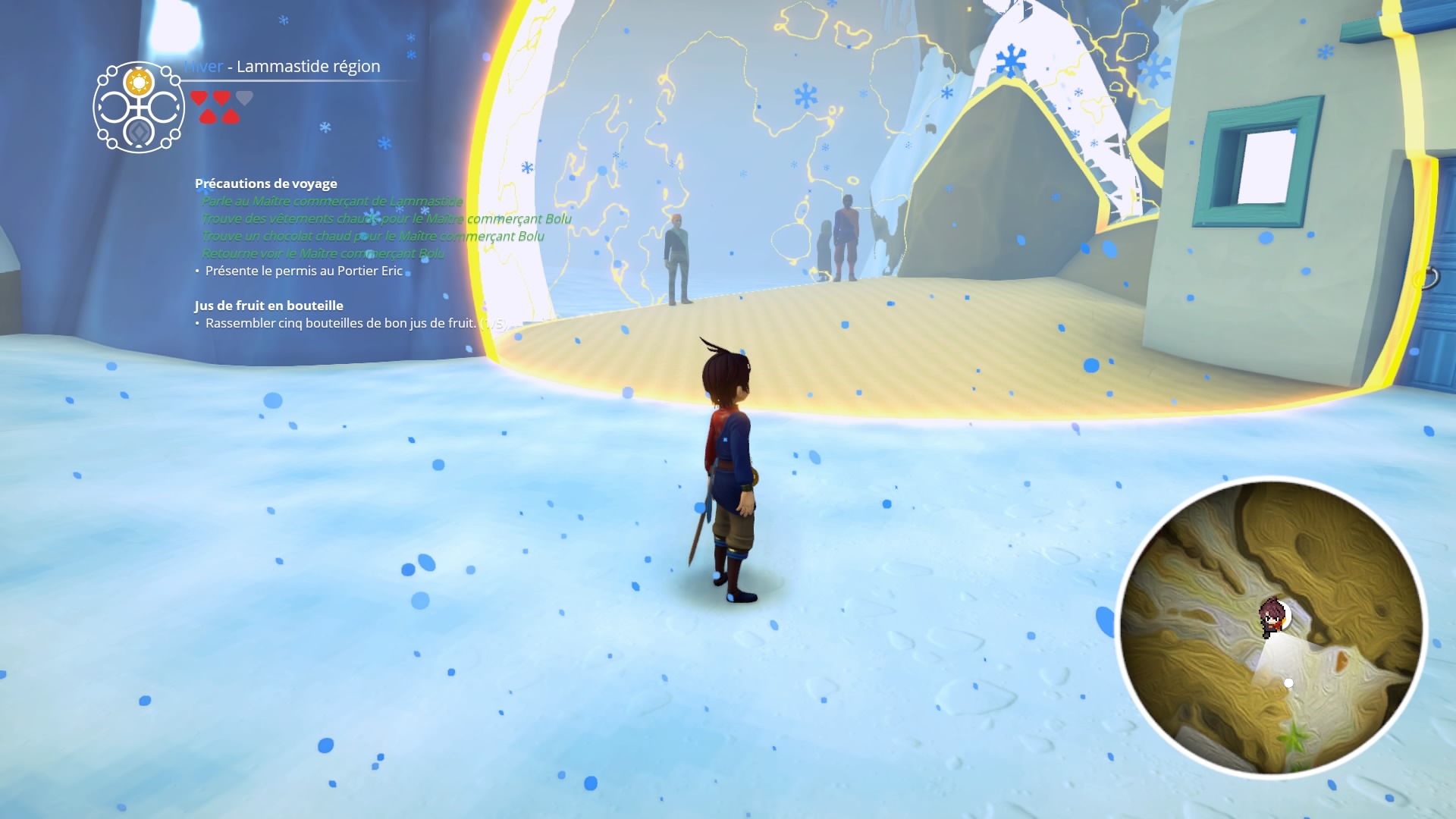Open the circular minimap
This screenshot has height=819, width=1456.
coord(1271,628)
